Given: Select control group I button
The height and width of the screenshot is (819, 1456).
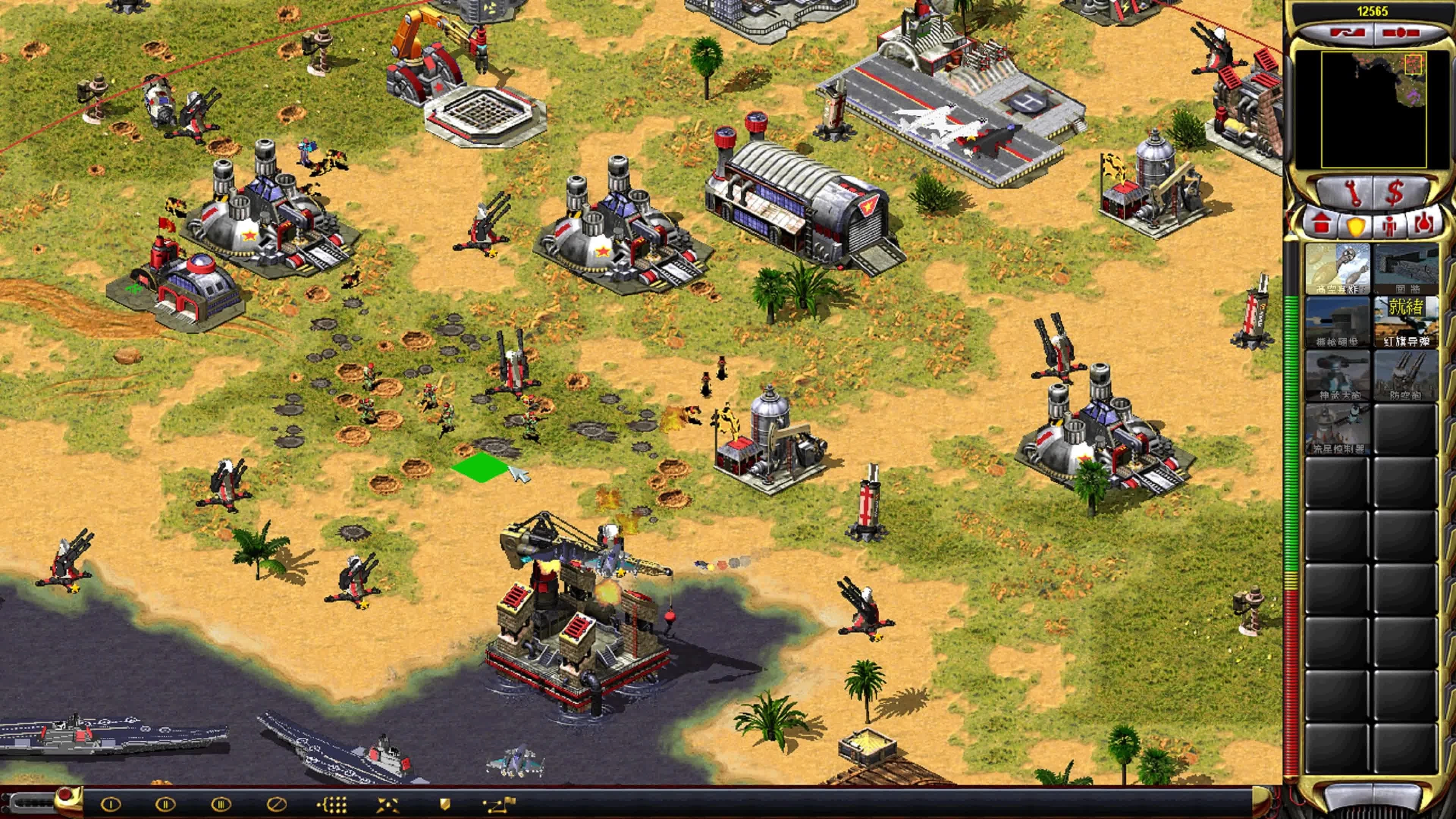Looking at the screenshot, I should click(111, 804).
